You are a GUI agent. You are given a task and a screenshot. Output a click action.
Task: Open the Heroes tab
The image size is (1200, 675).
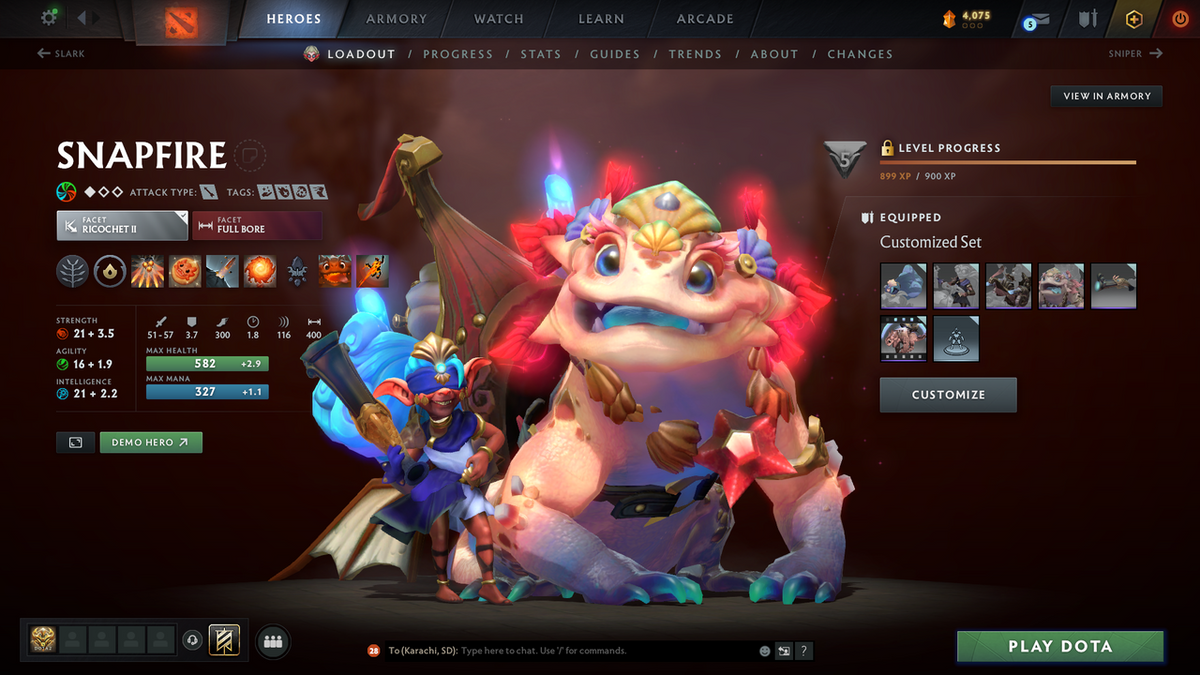click(x=294, y=19)
